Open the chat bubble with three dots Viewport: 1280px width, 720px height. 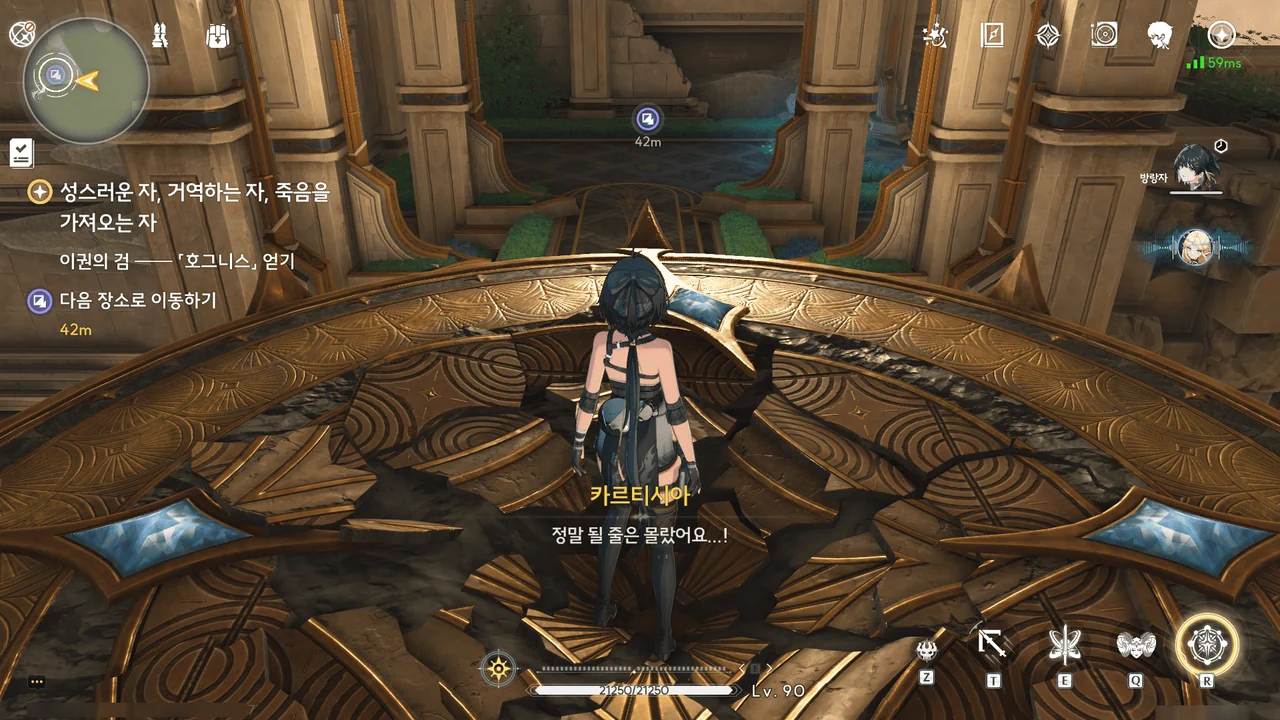pos(37,682)
